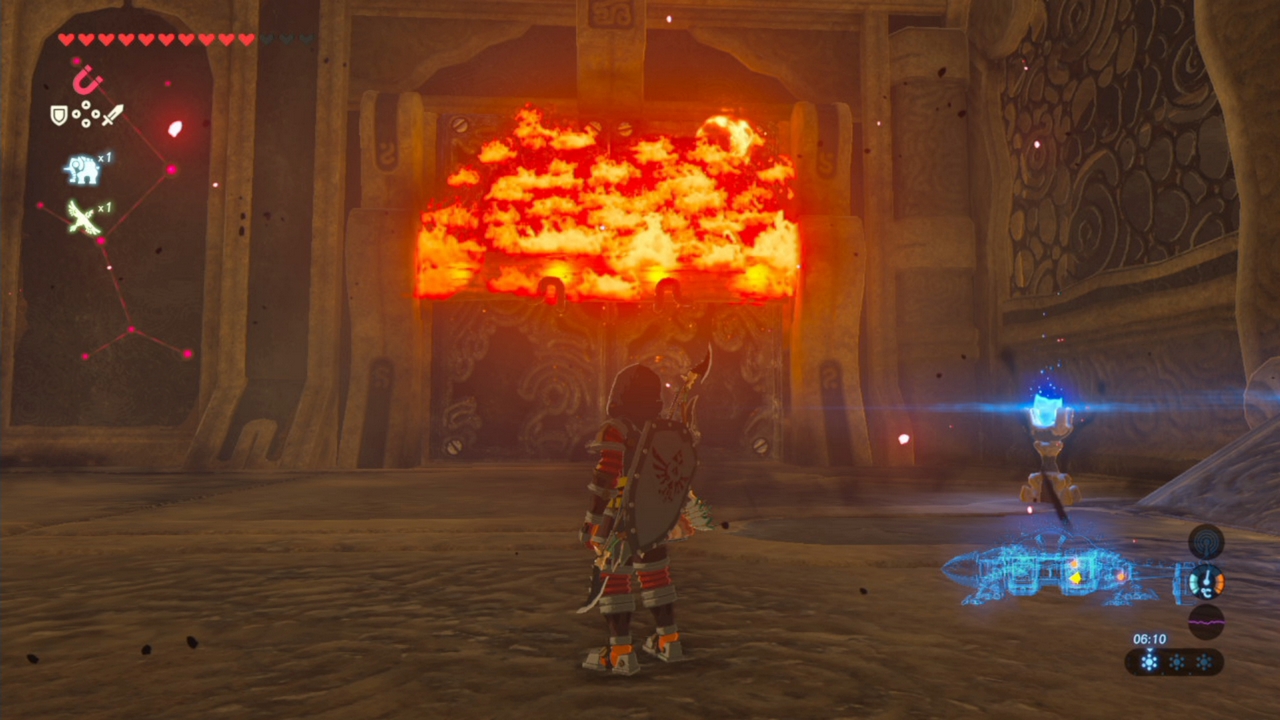Select the Magnesis rune icon
The height and width of the screenshot is (720, 1280).
click(x=87, y=80)
